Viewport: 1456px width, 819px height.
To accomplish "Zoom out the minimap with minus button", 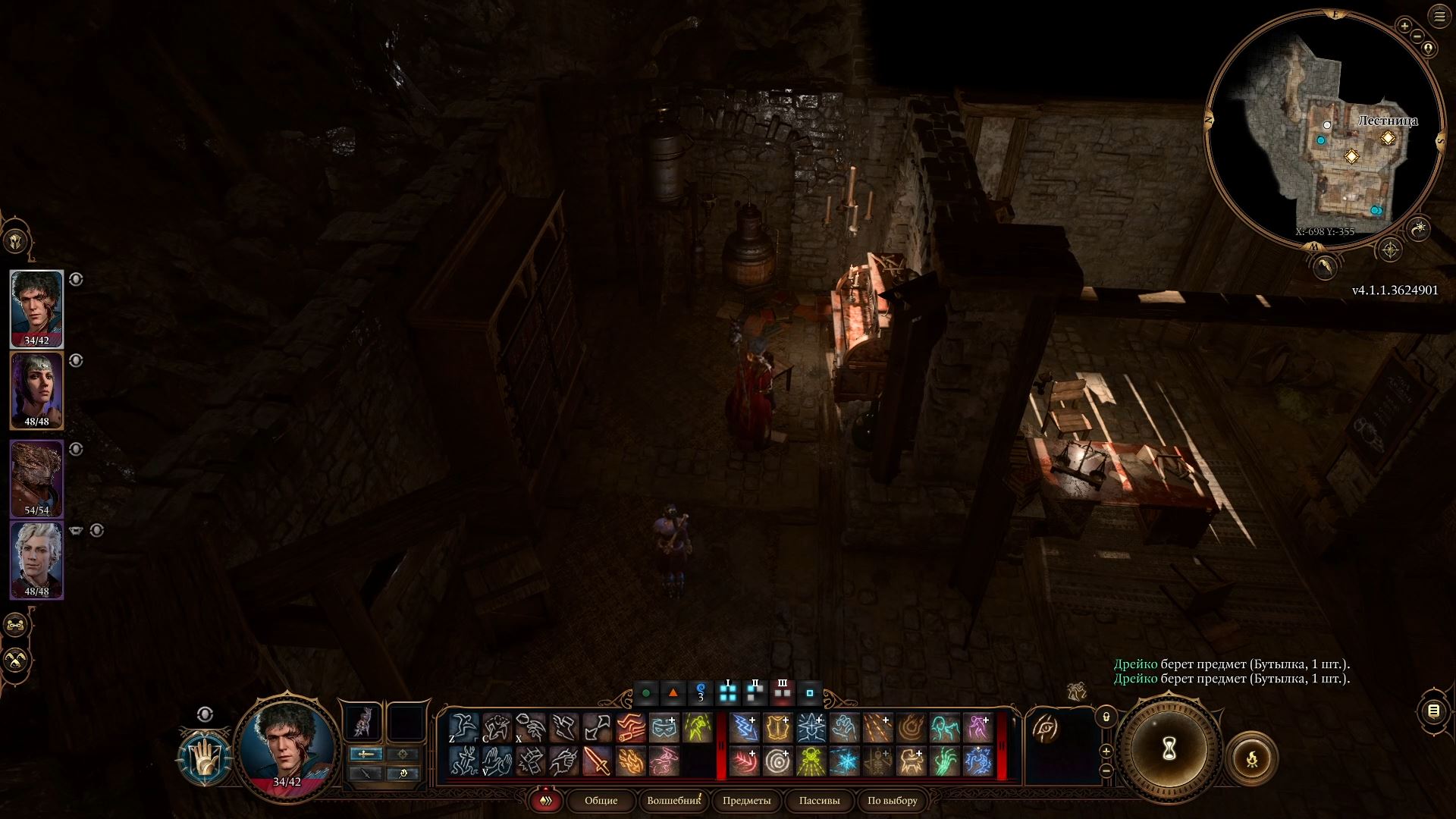I will (1417, 36).
